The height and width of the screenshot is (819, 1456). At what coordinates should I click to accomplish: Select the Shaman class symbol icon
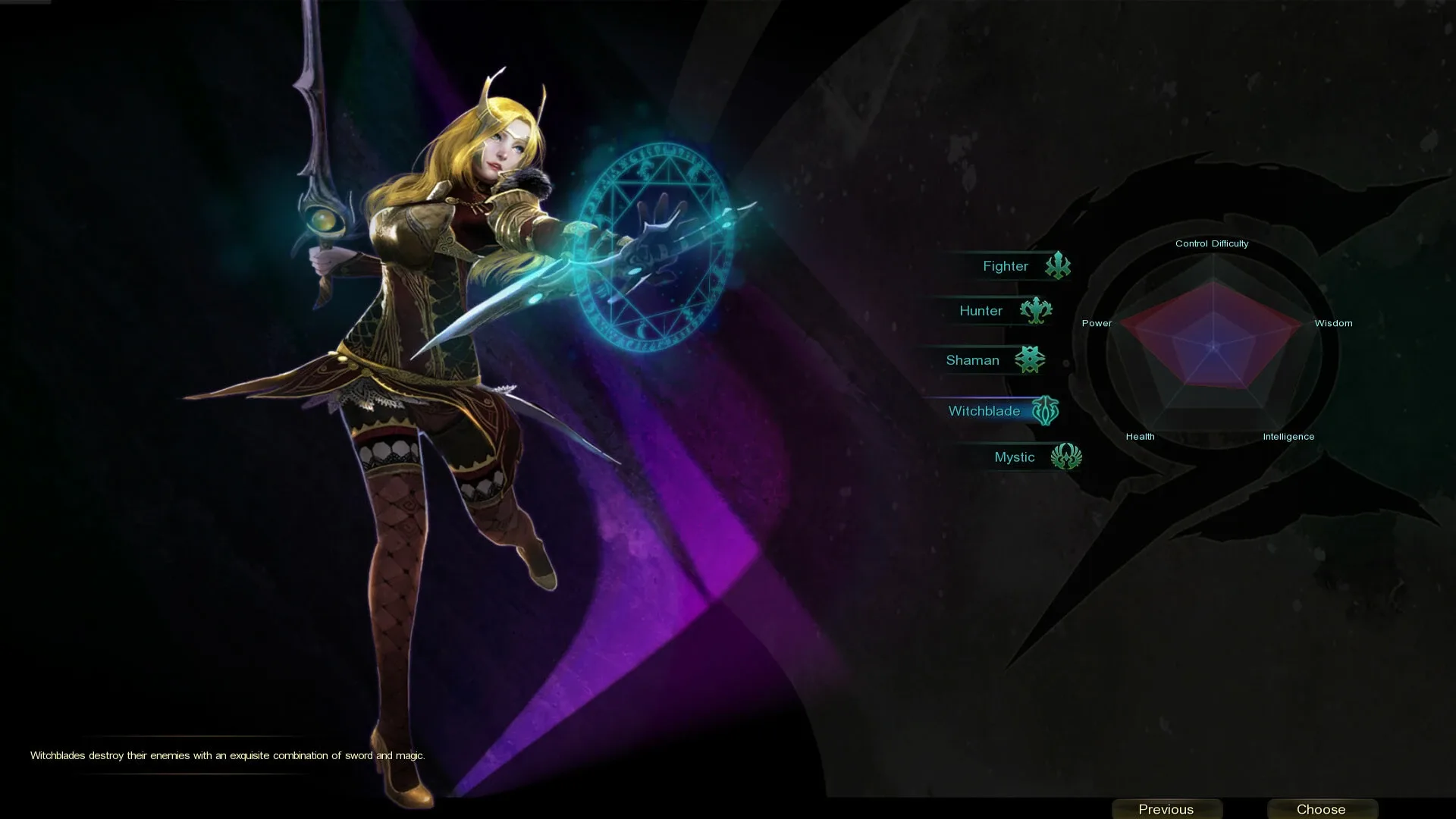point(1030,359)
